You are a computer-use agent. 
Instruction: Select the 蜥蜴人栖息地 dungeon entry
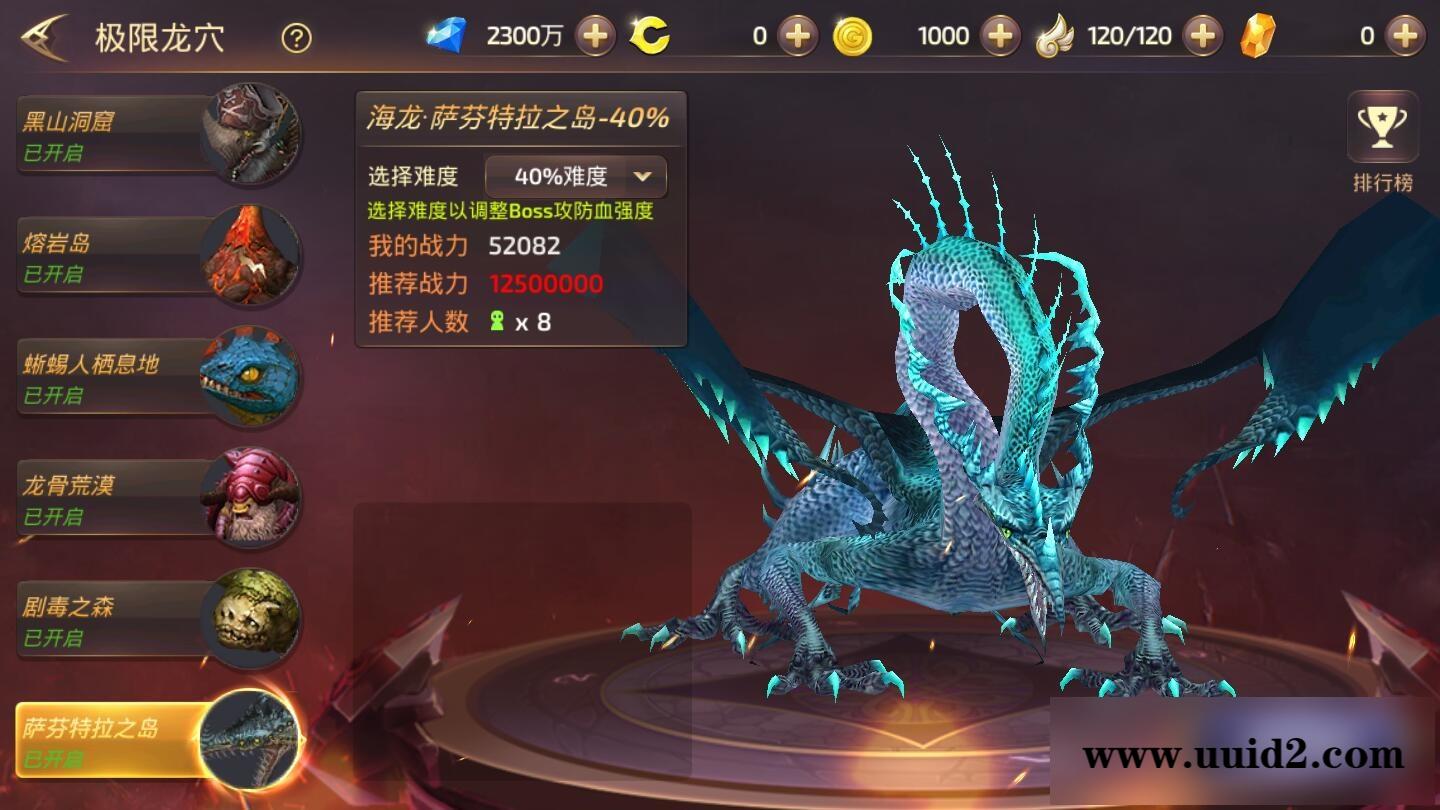tap(110, 376)
